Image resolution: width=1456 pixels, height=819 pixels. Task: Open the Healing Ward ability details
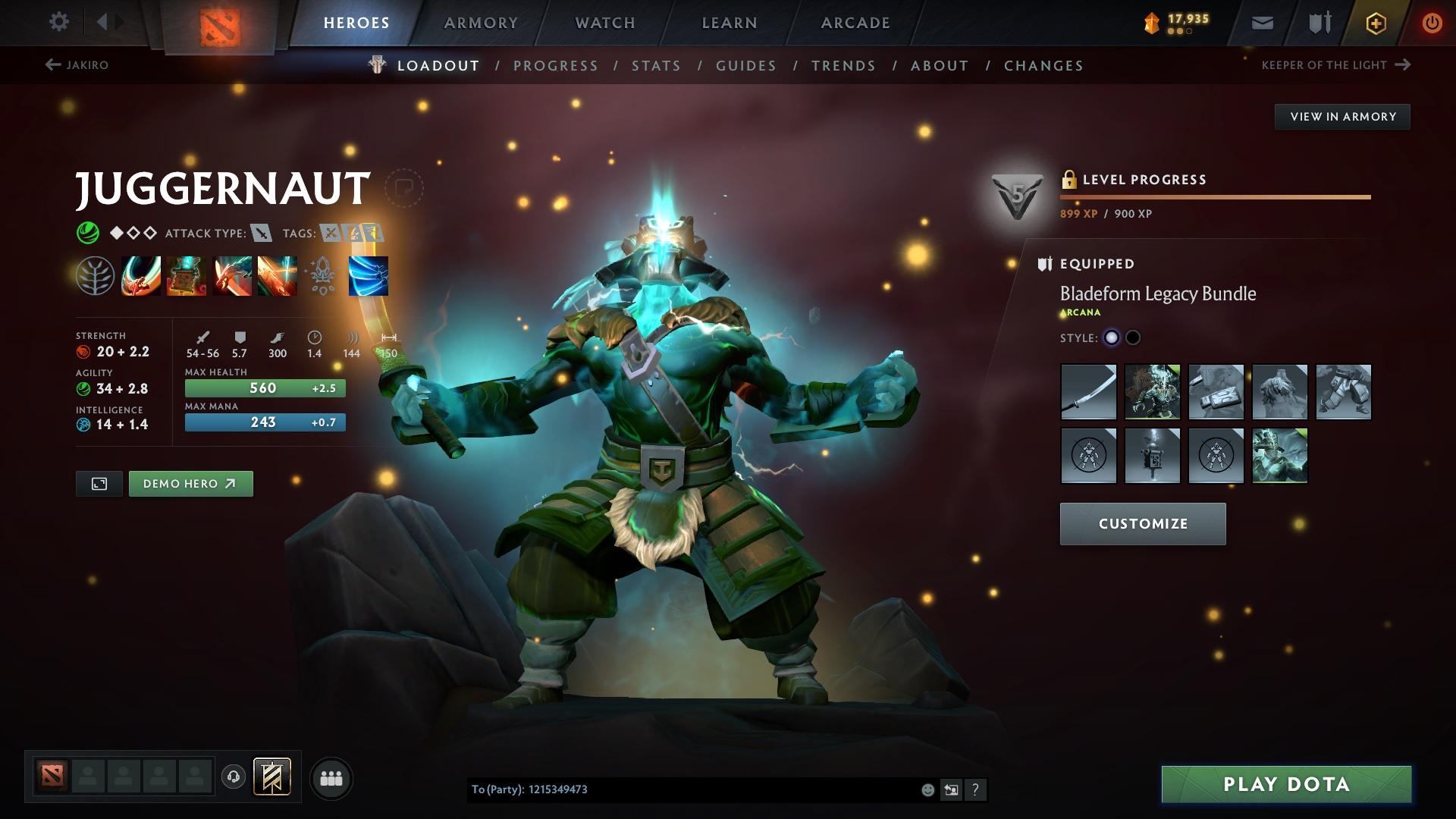(x=186, y=275)
